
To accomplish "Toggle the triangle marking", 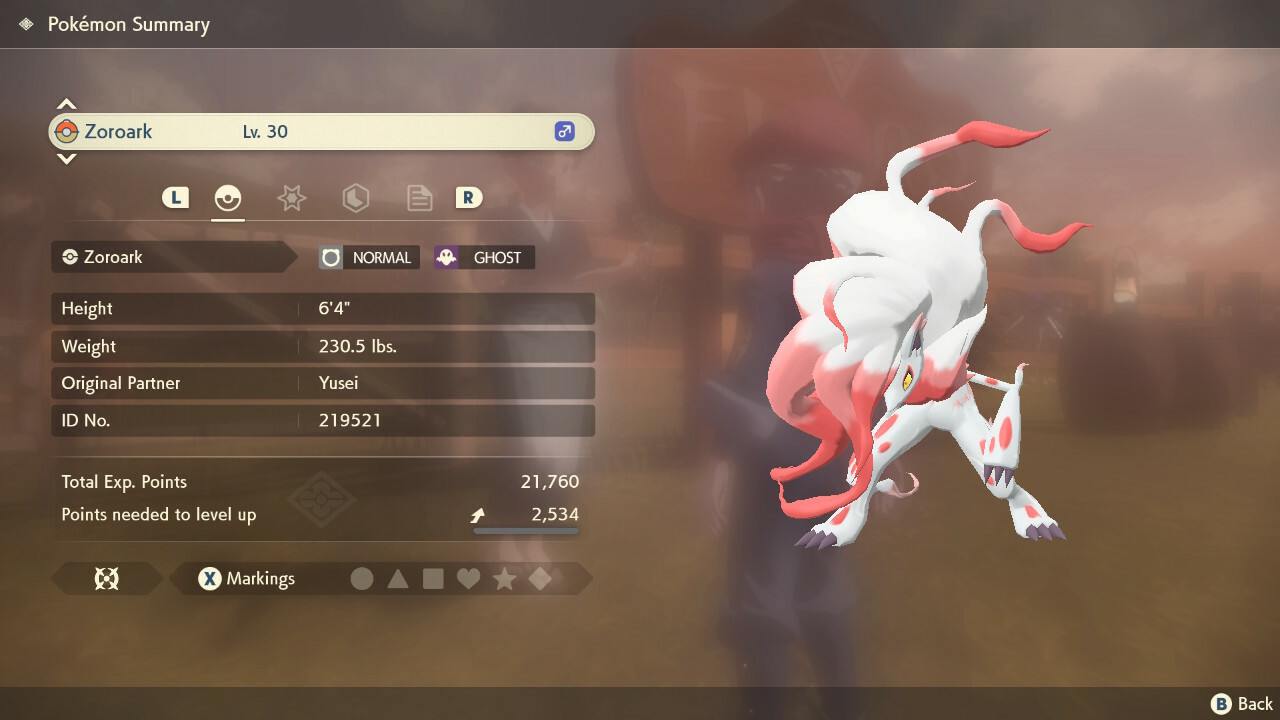I will [x=398, y=579].
